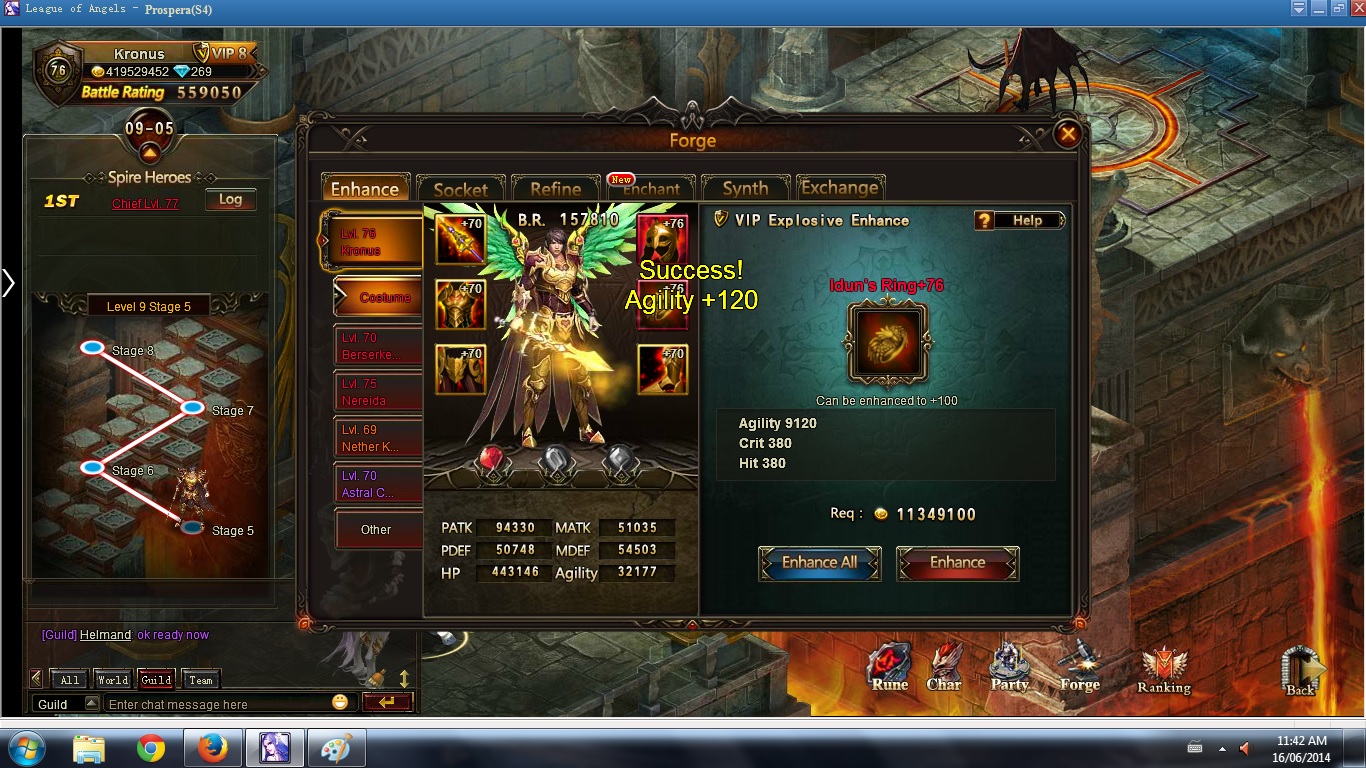The height and width of the screenshot is (768, 1366).
Task: Open the Other category in hero list
Action: click(x=377, y=530)
